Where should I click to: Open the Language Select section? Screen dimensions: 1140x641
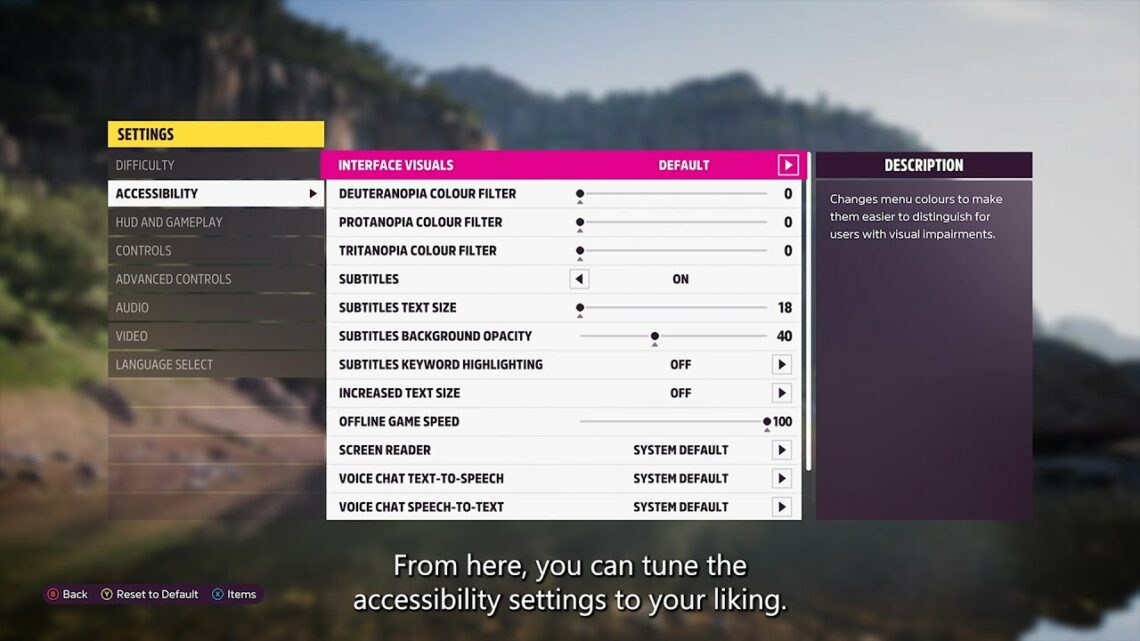(x=164, y=365)
